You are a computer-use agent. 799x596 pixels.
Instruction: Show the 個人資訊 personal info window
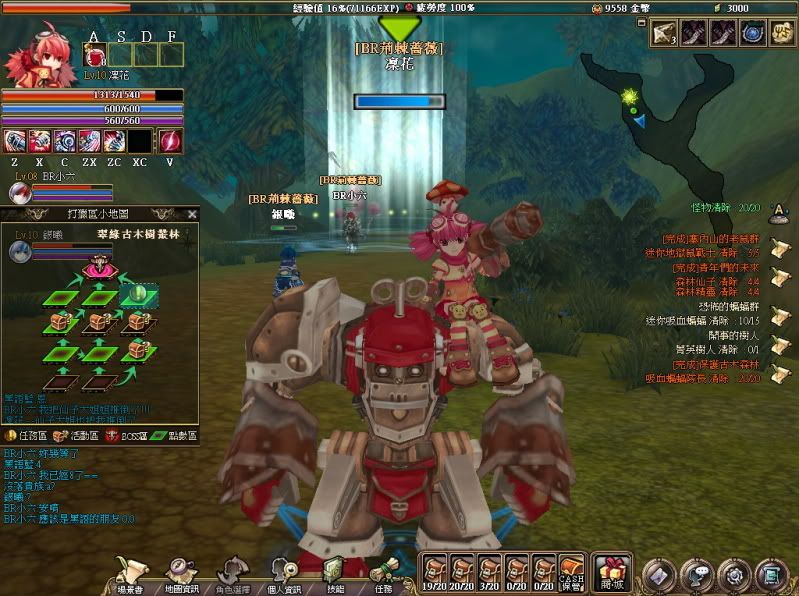tap(284, 572)
